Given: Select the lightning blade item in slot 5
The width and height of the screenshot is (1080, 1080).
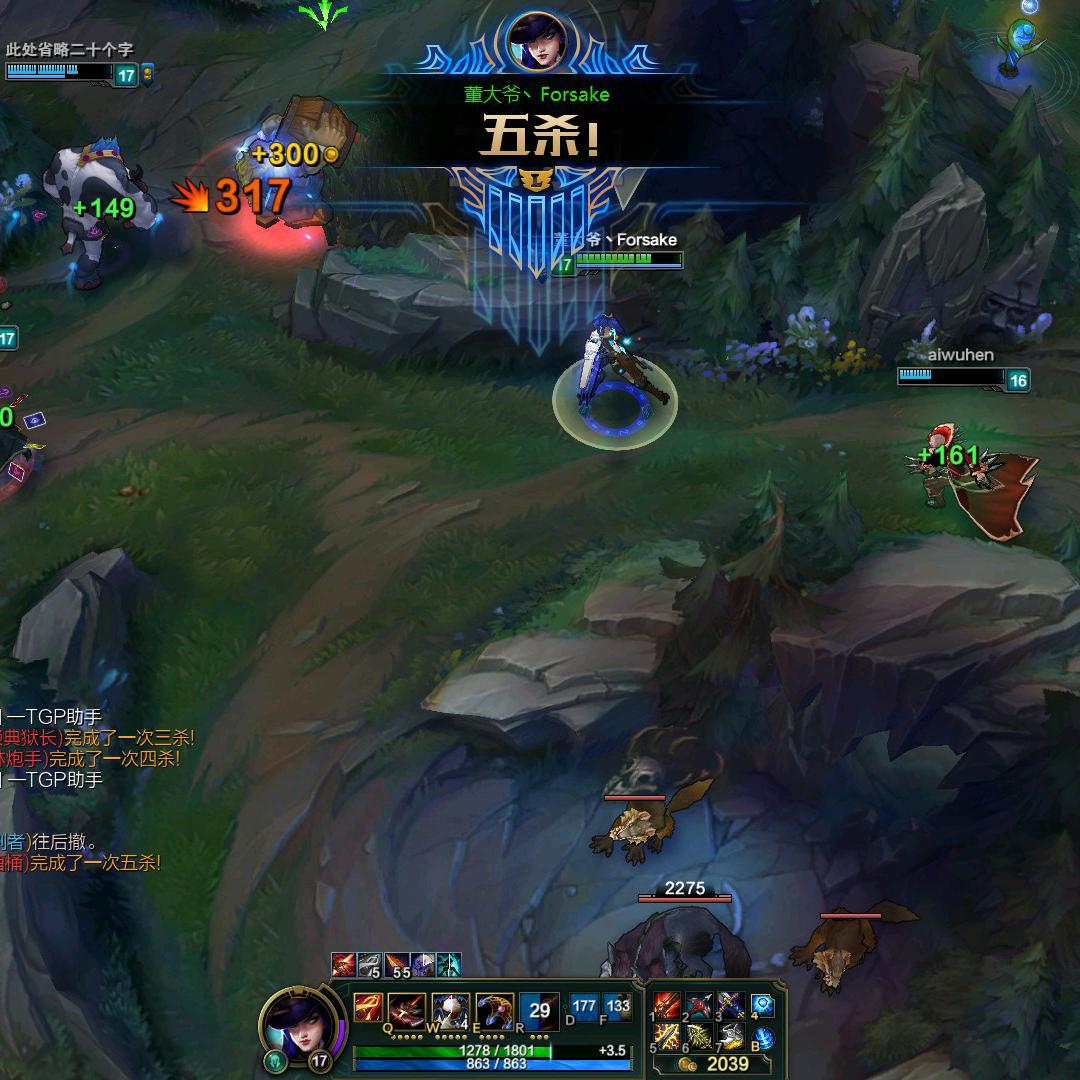Looking at the screenshot, I should point(667,1037).
